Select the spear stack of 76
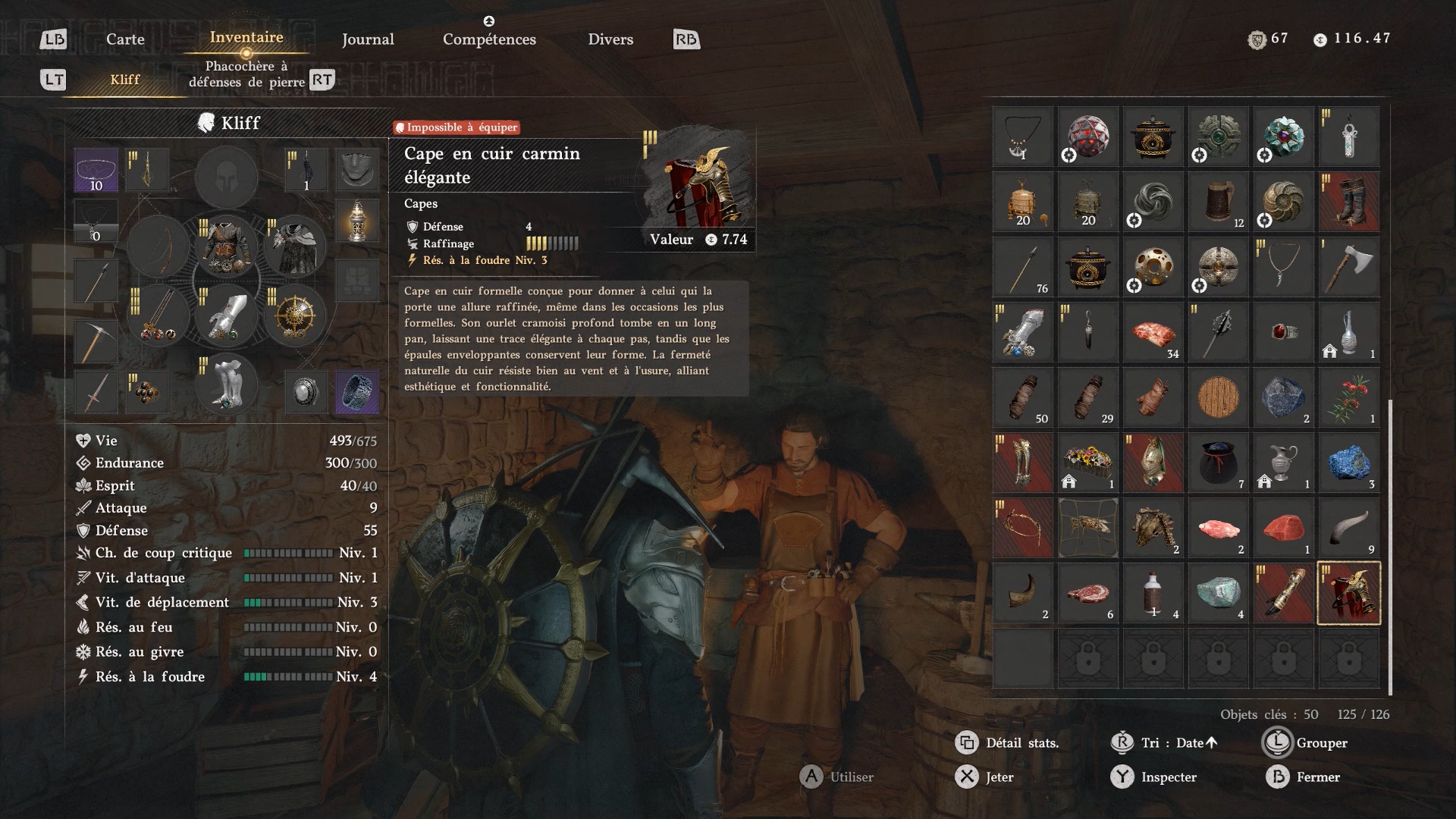 click(1023, 267)
